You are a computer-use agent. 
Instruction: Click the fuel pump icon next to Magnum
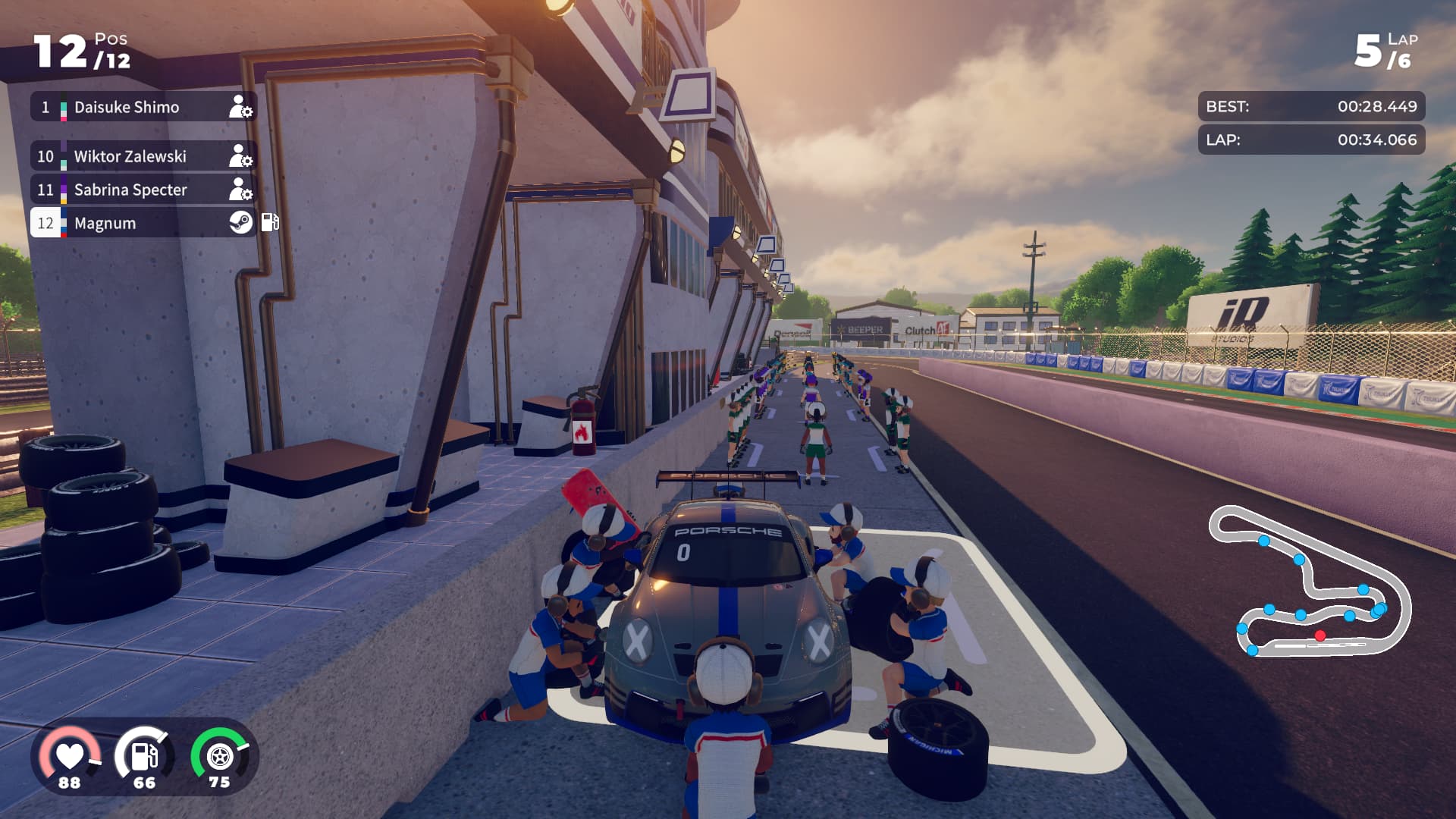click(x=270, y=222)
